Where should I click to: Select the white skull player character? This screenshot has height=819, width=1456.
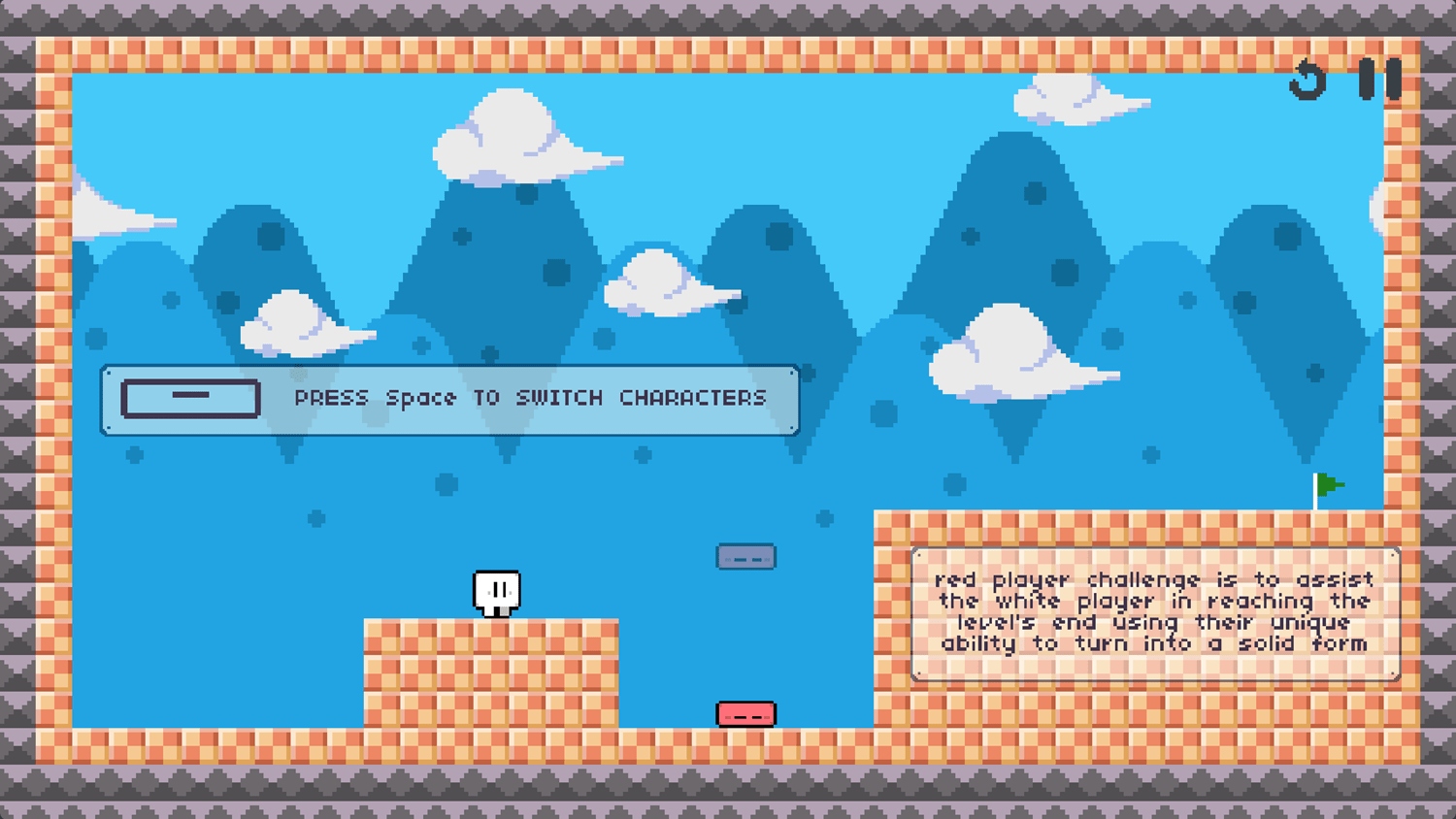point(498,591)
